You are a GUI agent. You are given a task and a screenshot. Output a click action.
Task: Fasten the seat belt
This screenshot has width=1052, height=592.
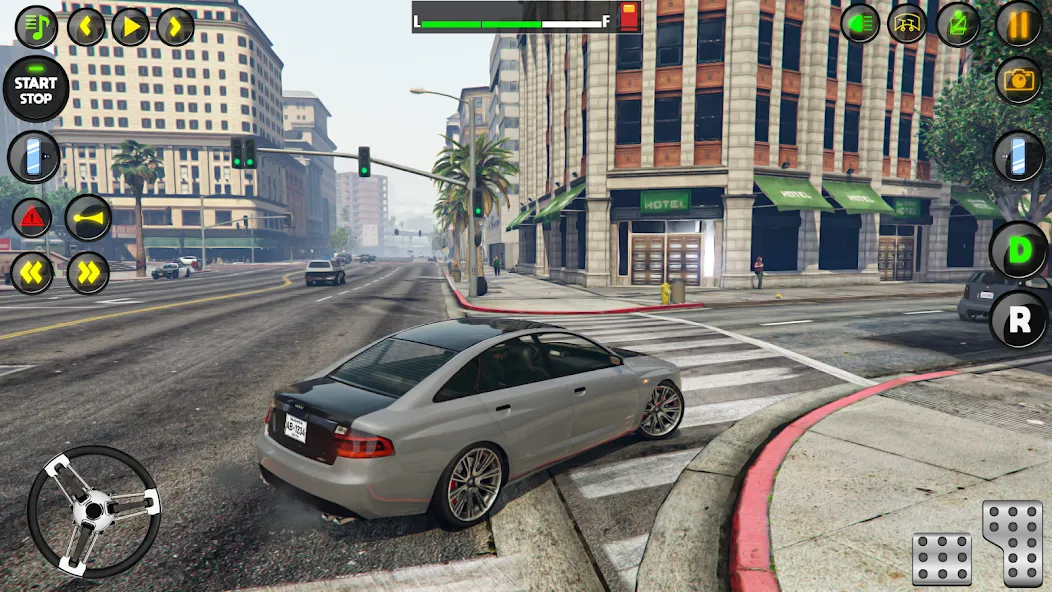tap(957, 24)
